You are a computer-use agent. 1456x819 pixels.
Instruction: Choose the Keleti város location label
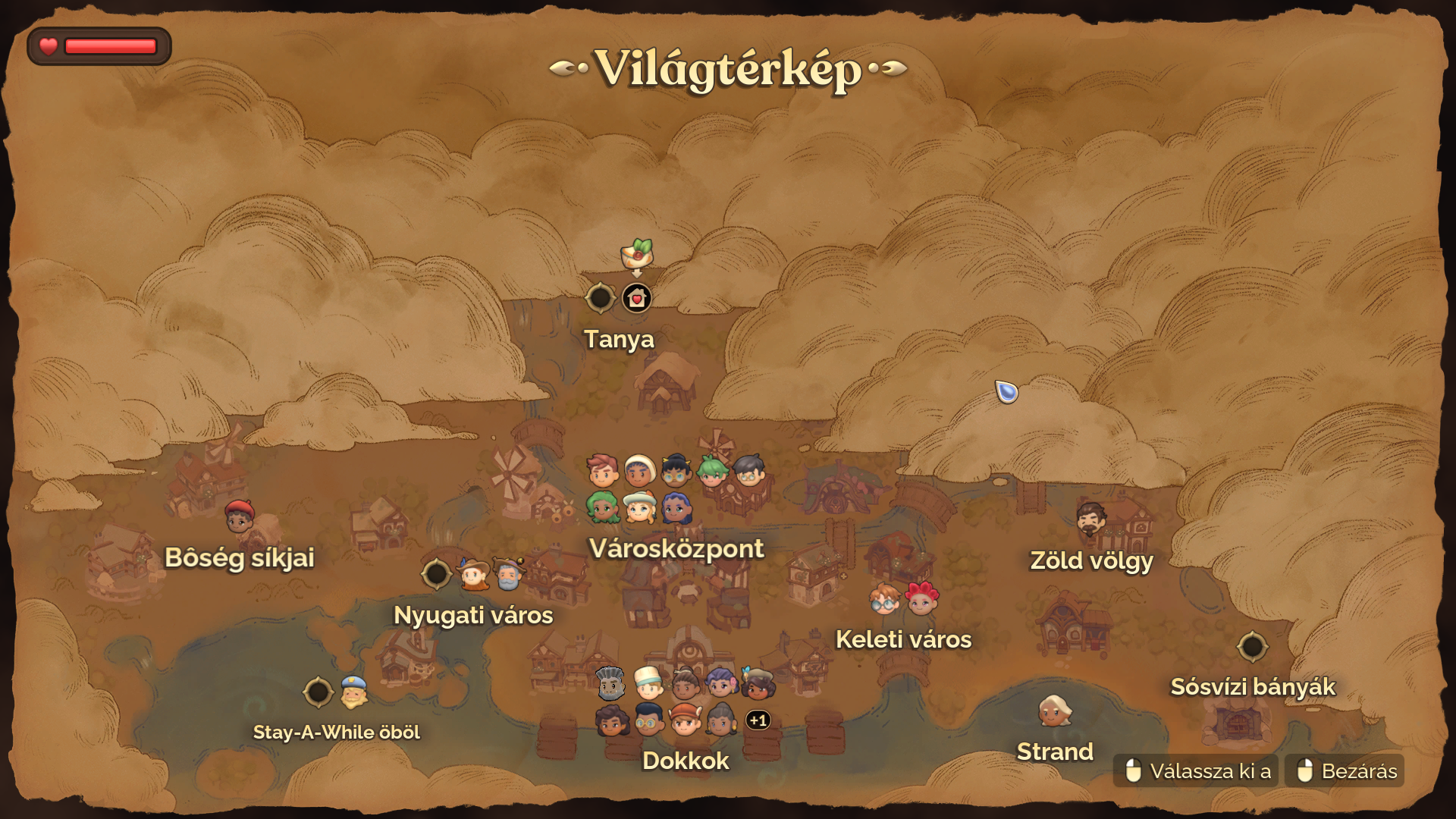(903, 639)
